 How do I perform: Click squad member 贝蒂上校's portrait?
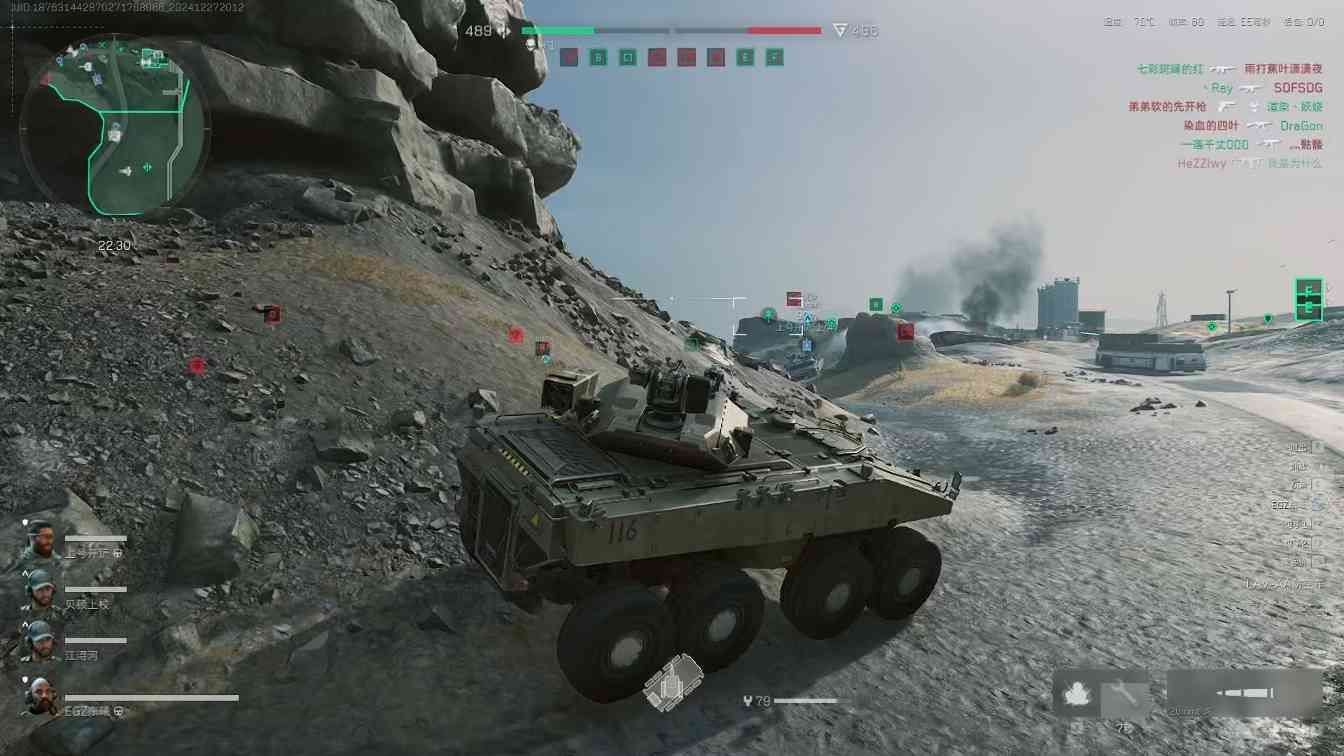pyautogui.click(x=40, y=590)
